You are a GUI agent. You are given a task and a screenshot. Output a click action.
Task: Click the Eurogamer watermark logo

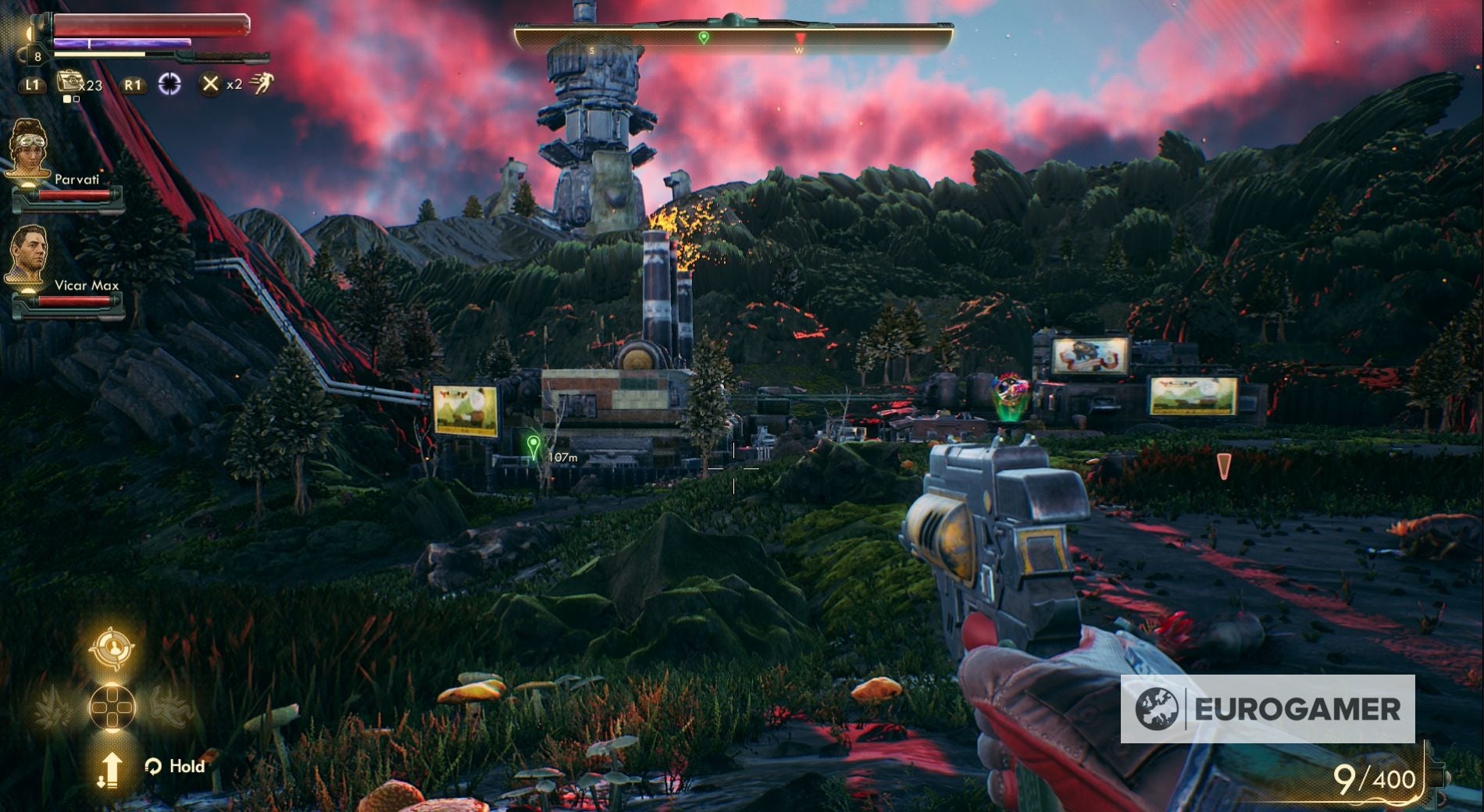click(x=1267, y=709)
